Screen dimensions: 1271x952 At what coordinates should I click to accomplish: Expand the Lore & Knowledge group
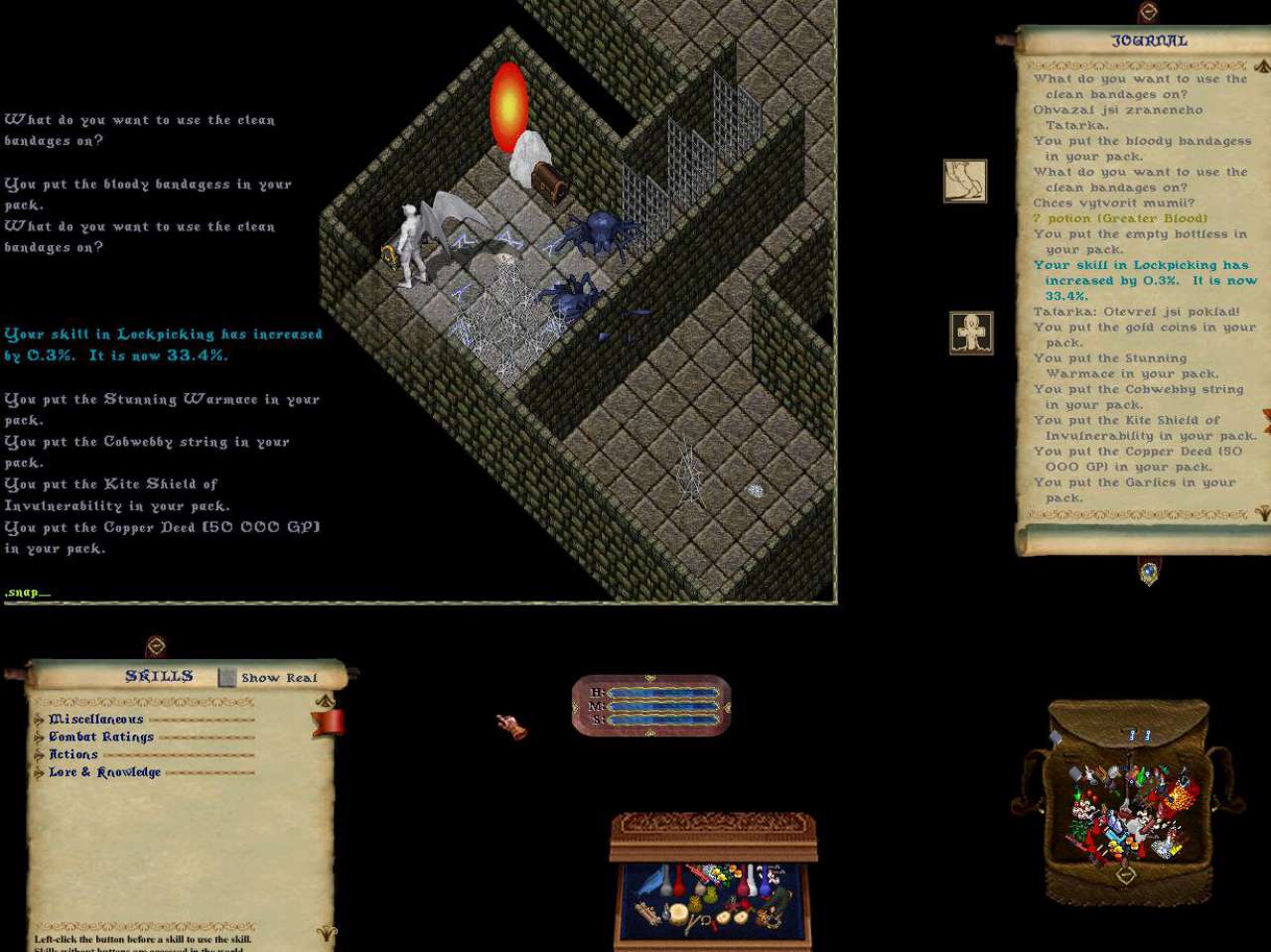pyautogui.click(x=39, y=772)
